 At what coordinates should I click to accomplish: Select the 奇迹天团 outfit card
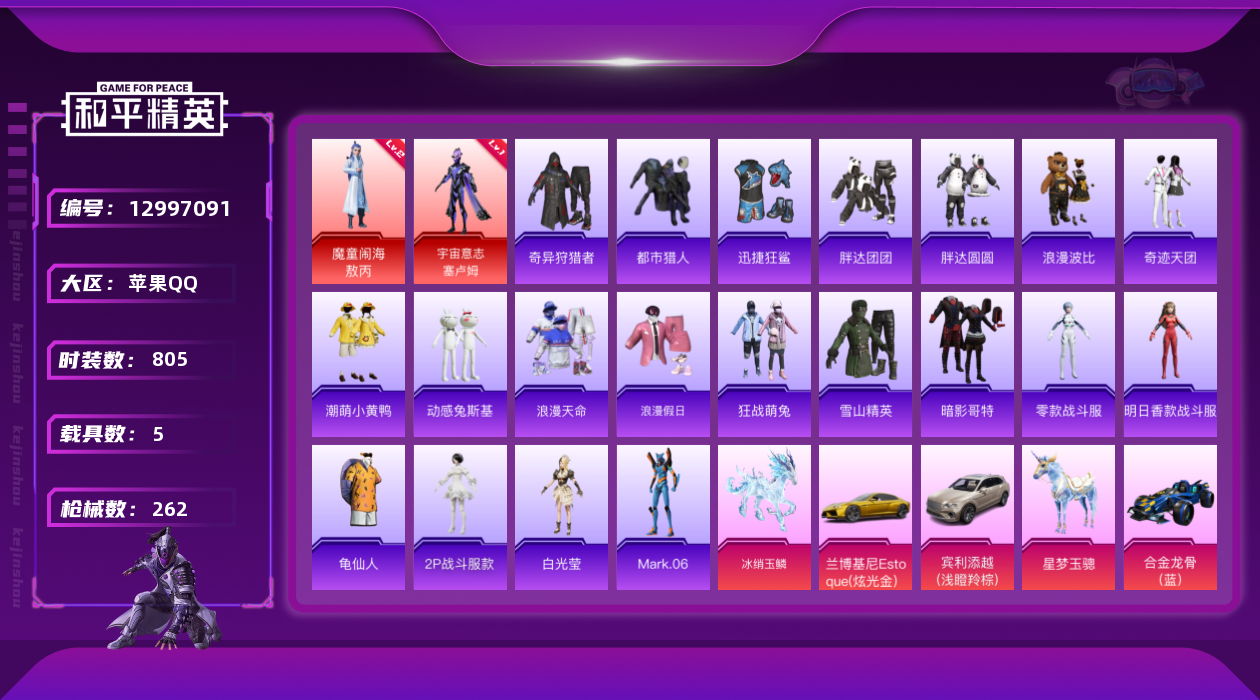[1170, 211]
